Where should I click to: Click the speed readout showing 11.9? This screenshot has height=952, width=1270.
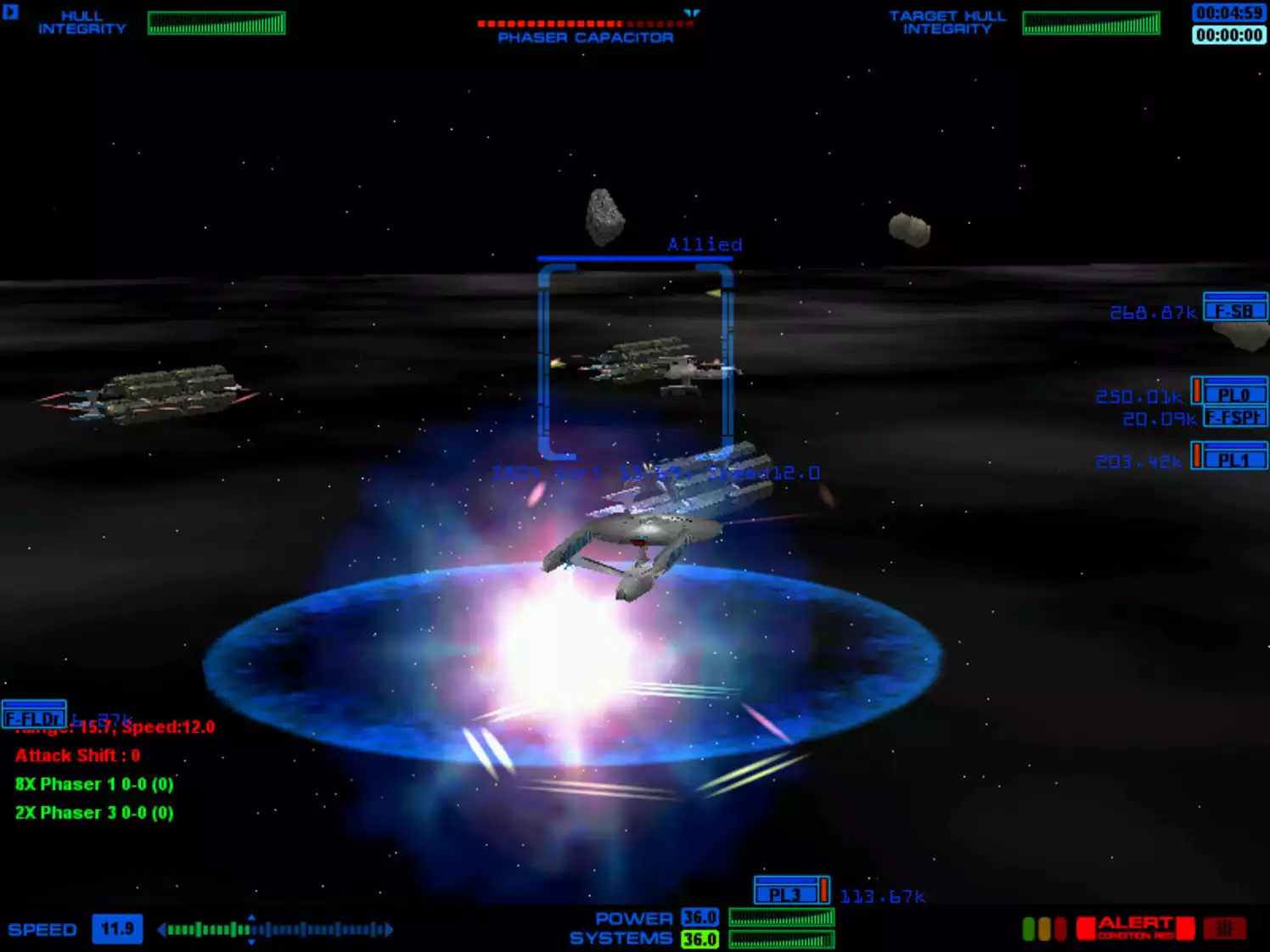tap(116, 929)
